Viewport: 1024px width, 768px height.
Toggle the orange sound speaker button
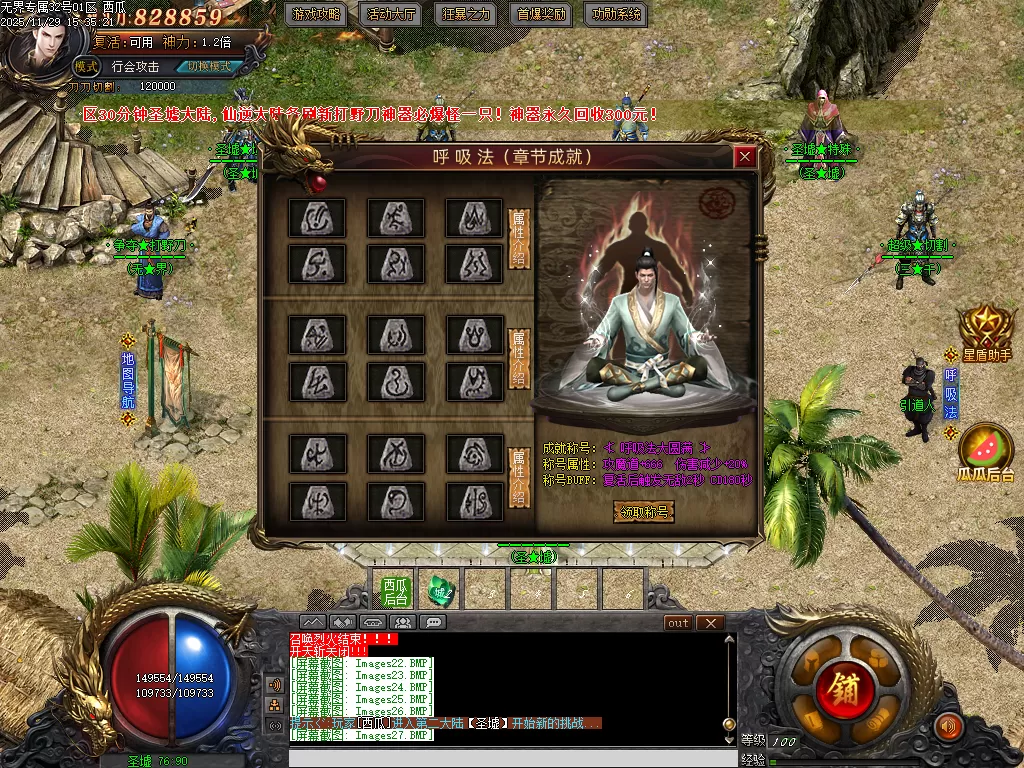(947, 726)
